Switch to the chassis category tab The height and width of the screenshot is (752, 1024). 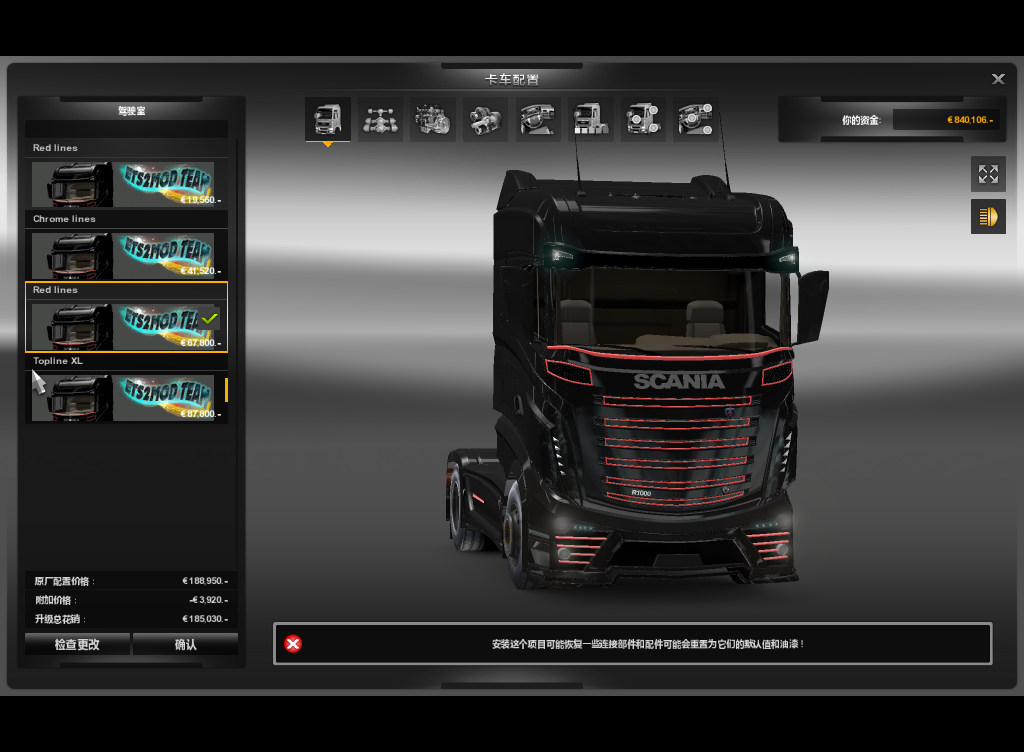click(380, 120)
